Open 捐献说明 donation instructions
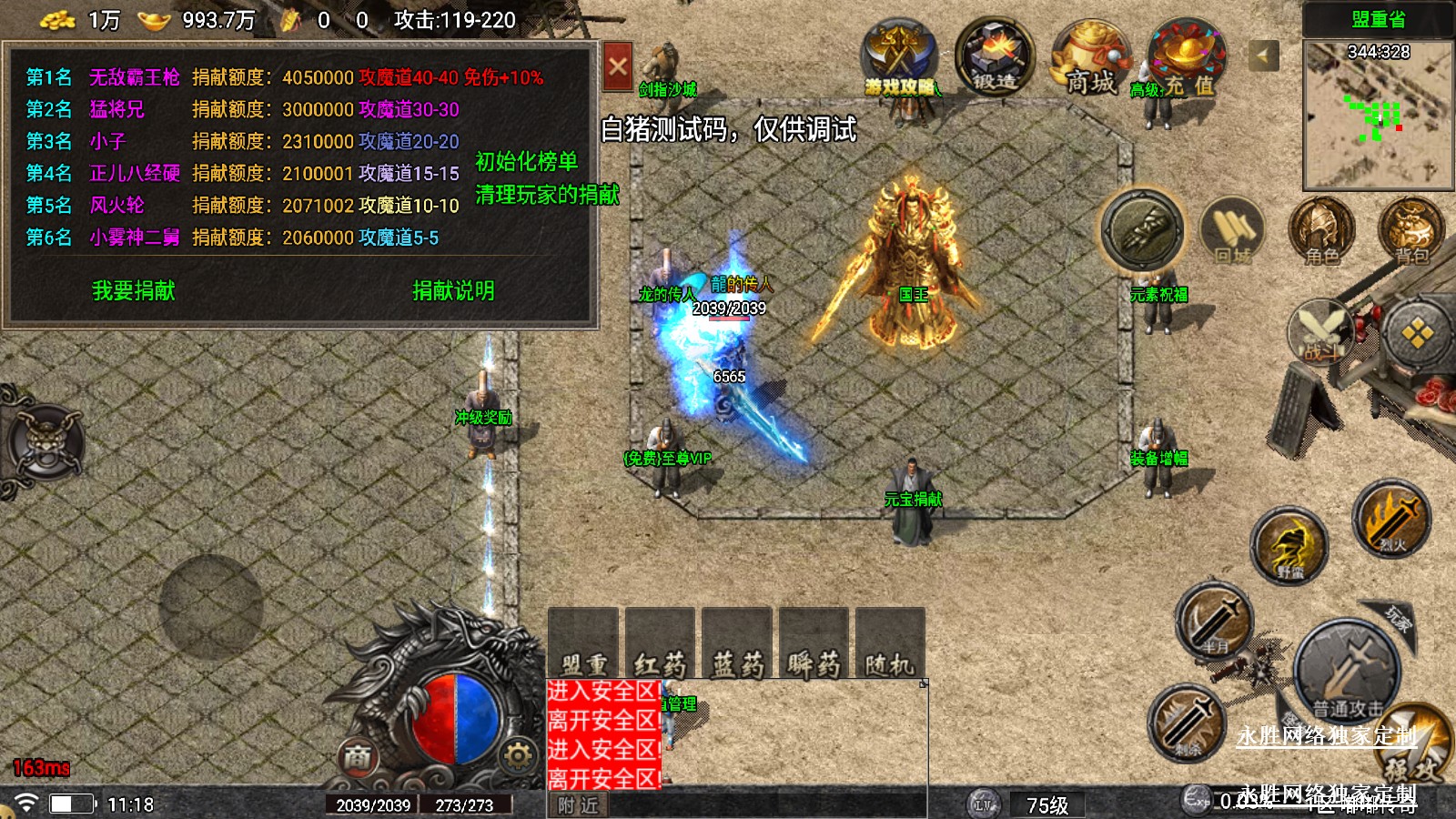The width and height of the screenshot is (1456, 819). click(453, 291)
